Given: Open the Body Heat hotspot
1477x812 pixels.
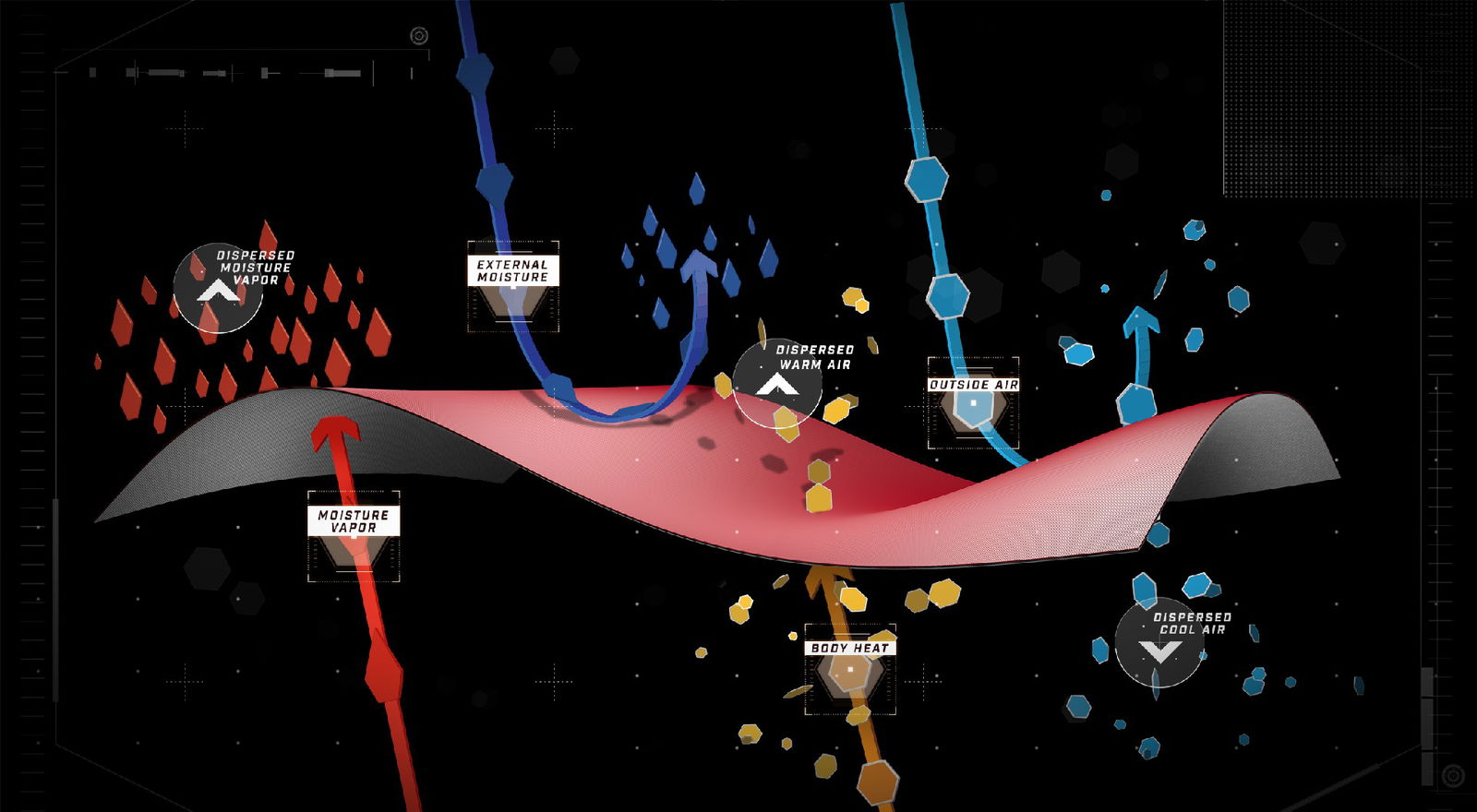Looking at the screenshot, I should coord(850,669).
